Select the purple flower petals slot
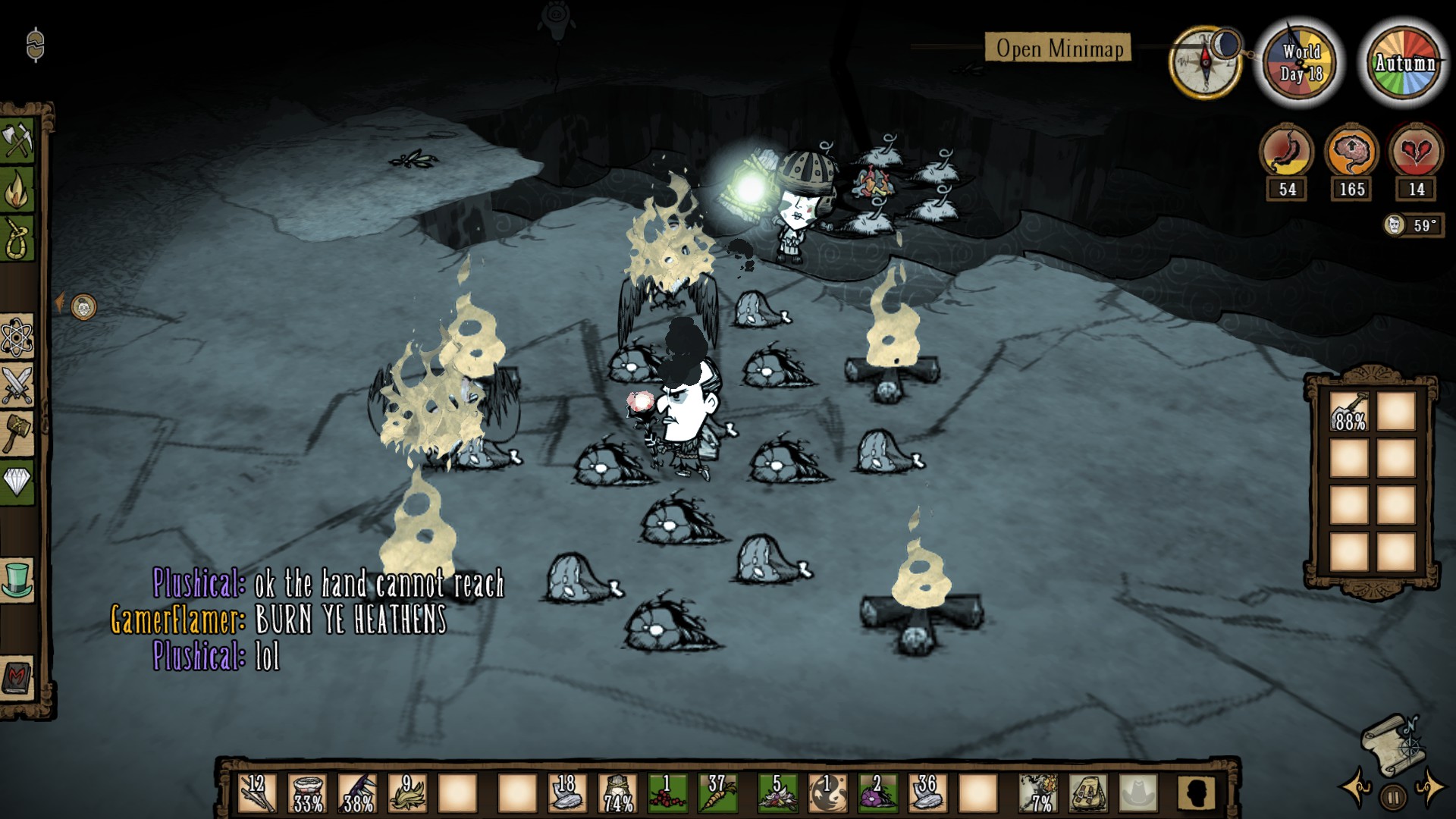 pyautogui.click(x=877, y=793)
